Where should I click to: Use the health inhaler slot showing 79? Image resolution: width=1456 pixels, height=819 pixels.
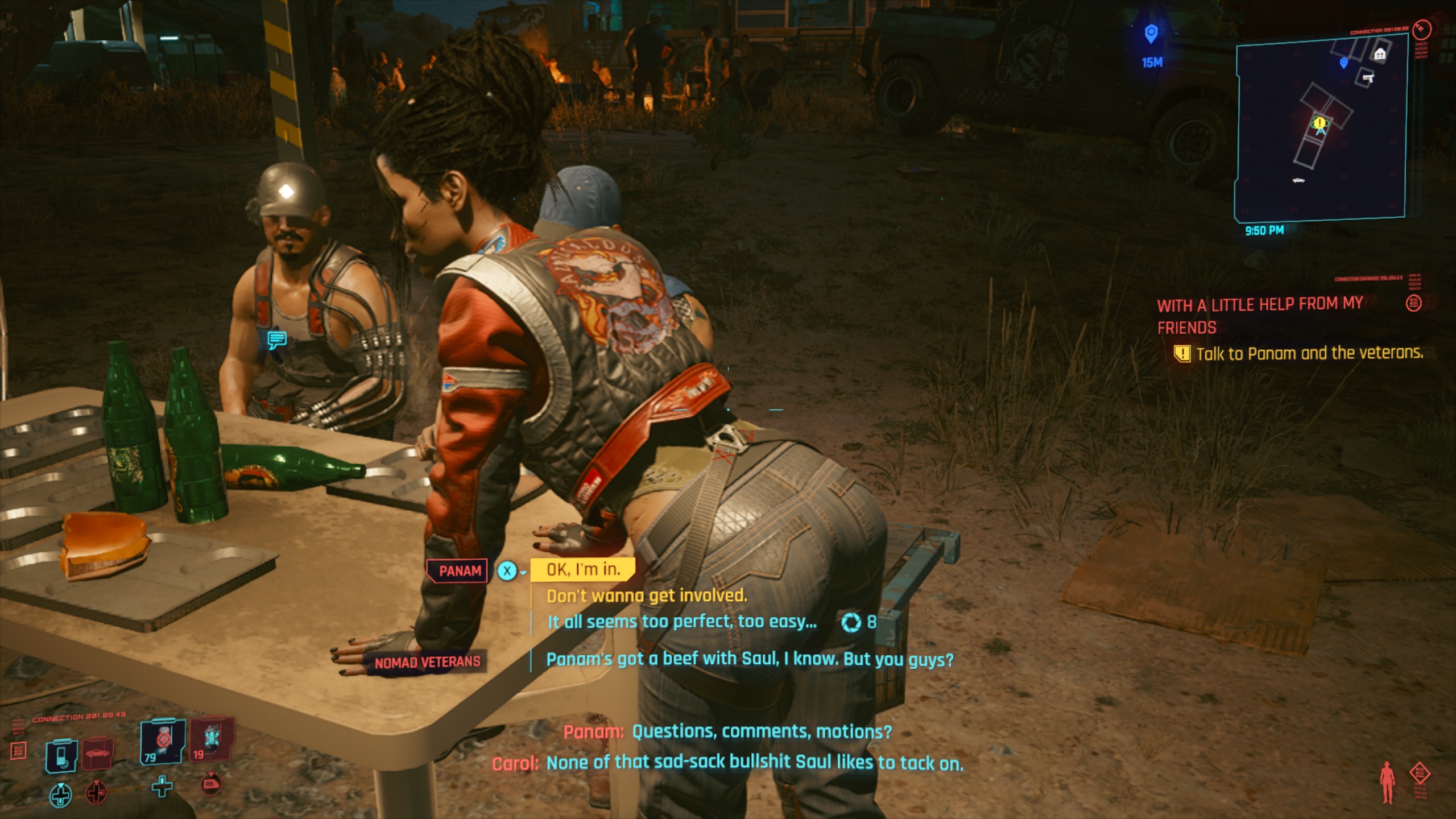click(x=163, y=741)
